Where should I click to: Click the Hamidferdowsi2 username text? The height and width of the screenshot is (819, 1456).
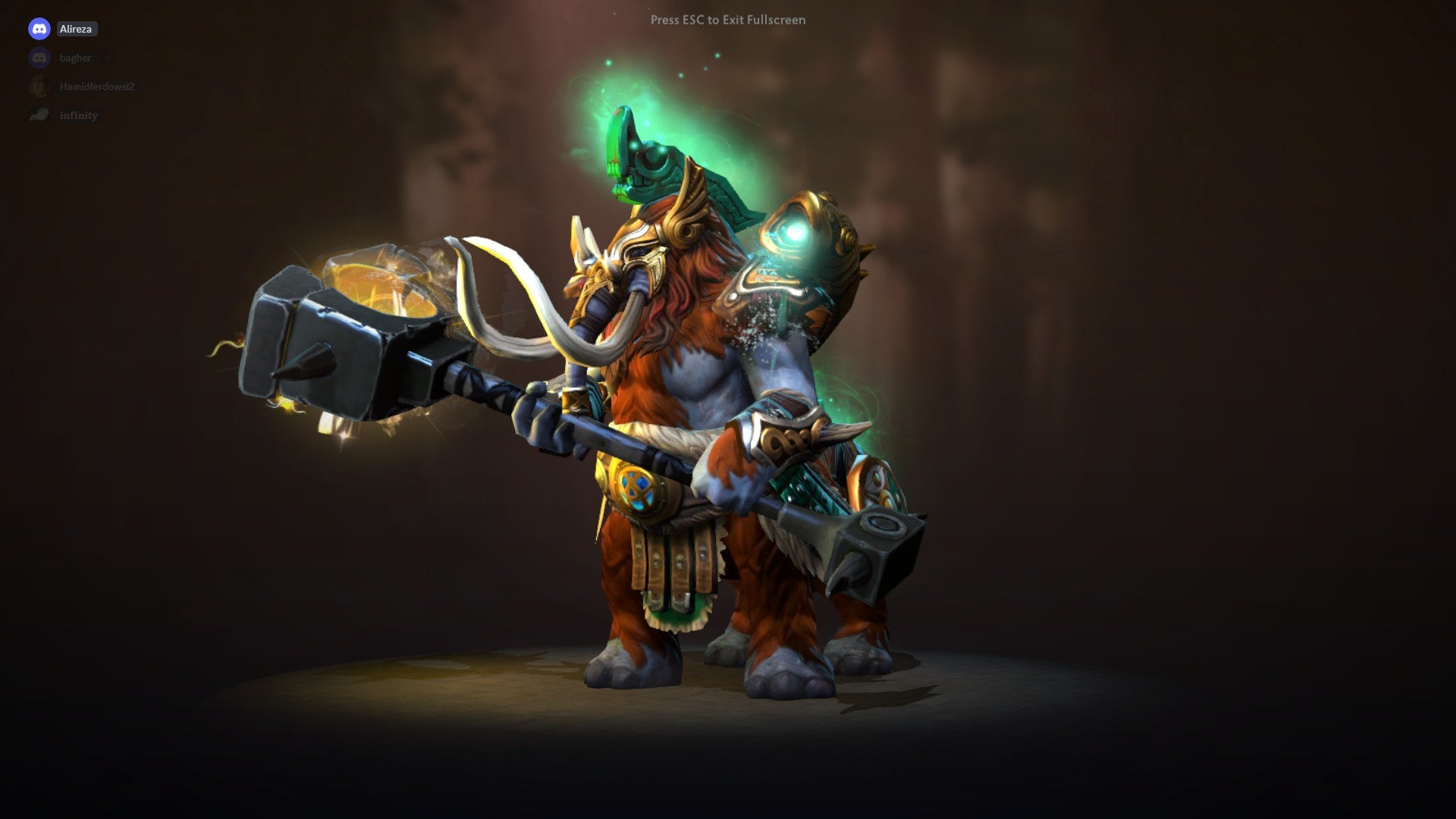coord(99,86)
